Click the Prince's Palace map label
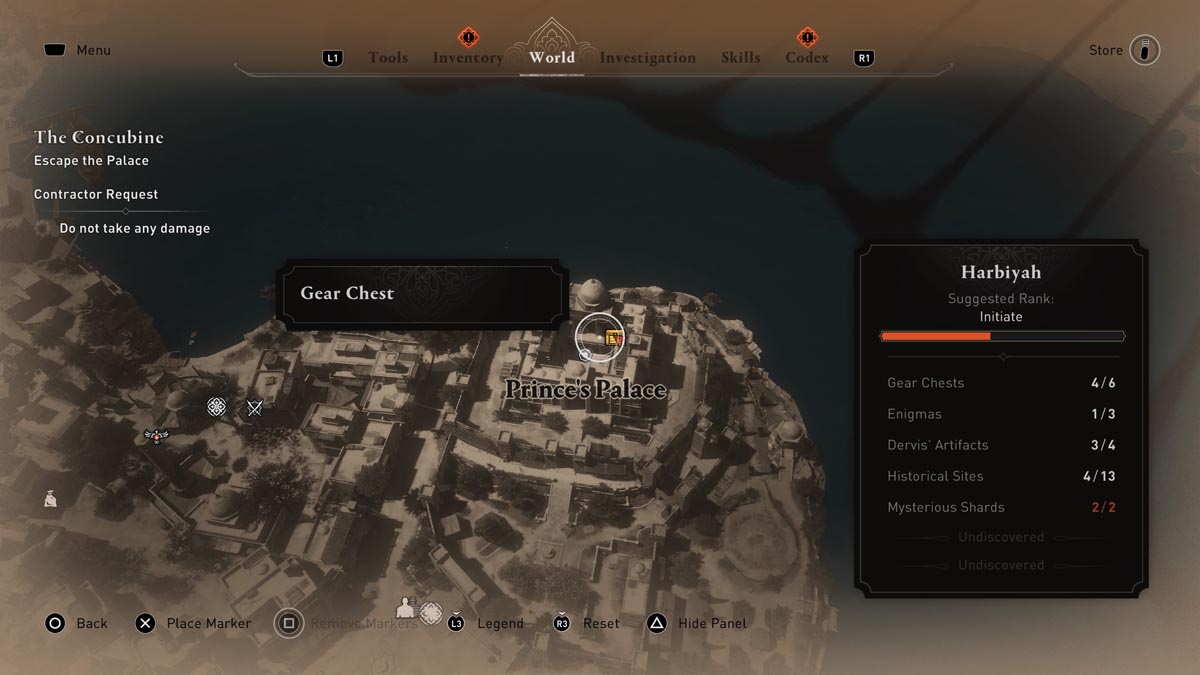The width and height of the screenshot is (1200, 675). click(x=585, y=389)
